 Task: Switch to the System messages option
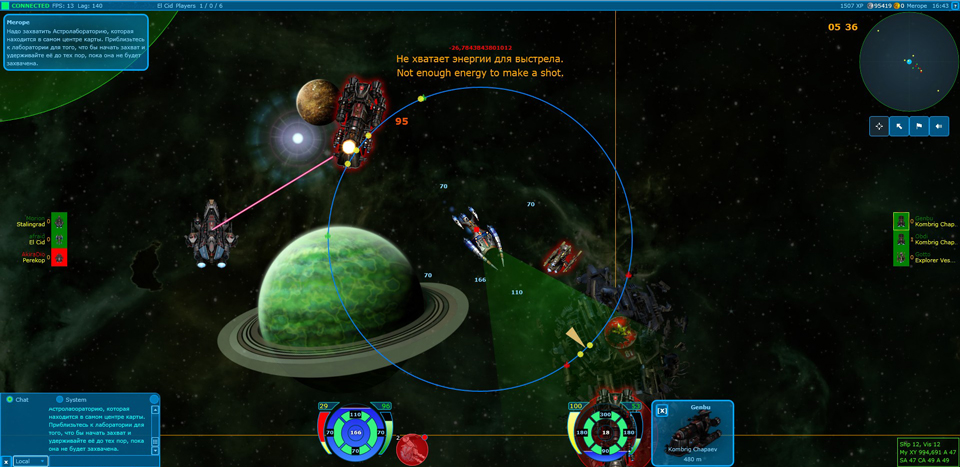point(60,400)
